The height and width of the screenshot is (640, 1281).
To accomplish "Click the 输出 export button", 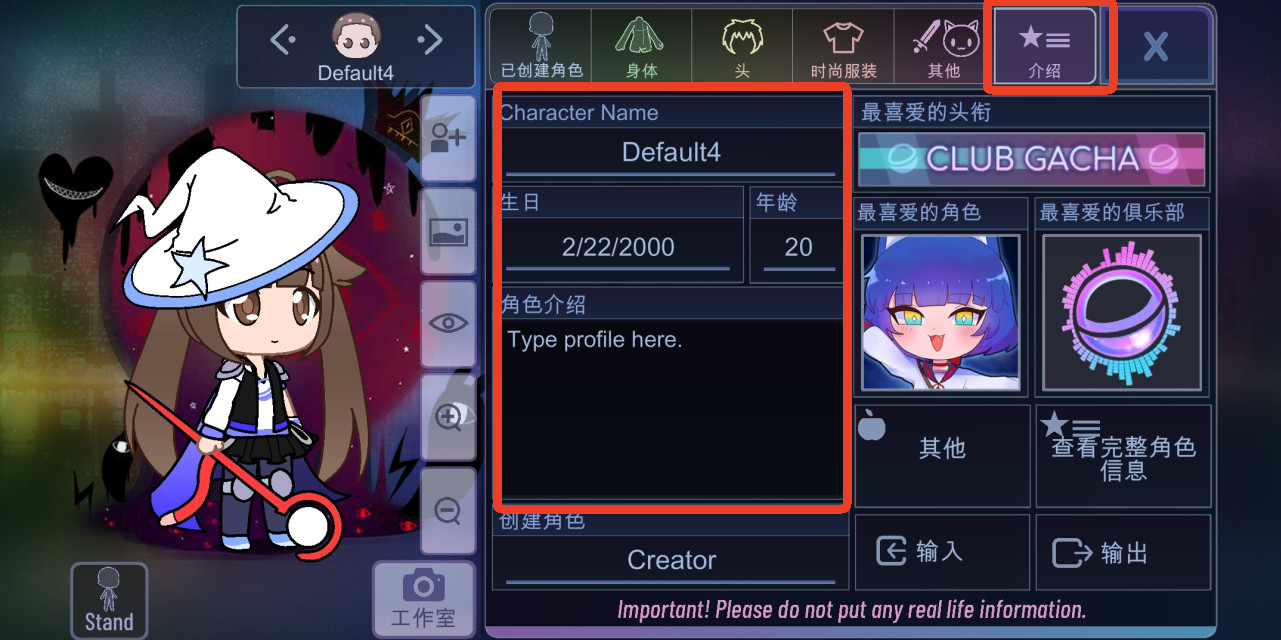I will [1123, 552].
